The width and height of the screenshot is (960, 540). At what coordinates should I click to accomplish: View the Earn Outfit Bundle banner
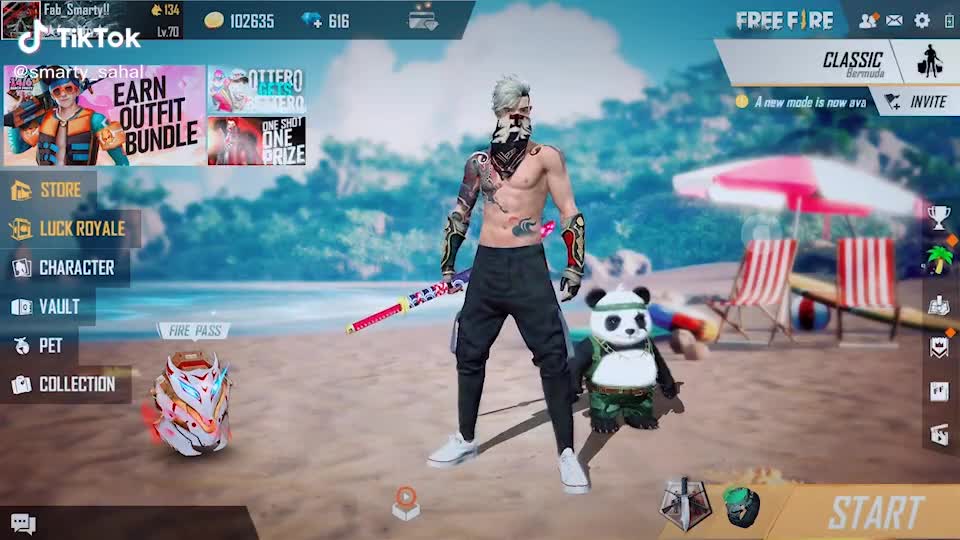pos(104,115)
